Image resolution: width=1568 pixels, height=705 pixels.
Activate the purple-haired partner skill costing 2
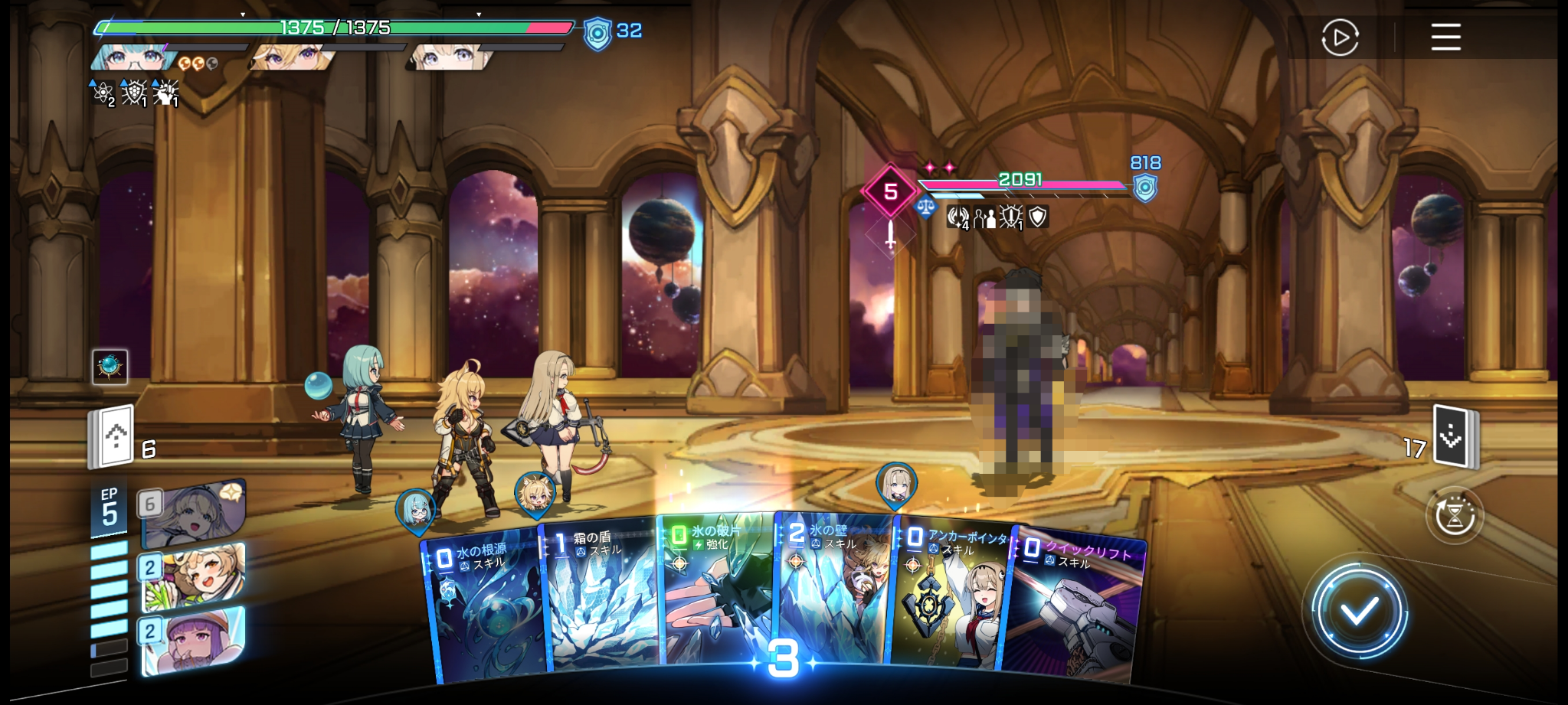[193, 641]
